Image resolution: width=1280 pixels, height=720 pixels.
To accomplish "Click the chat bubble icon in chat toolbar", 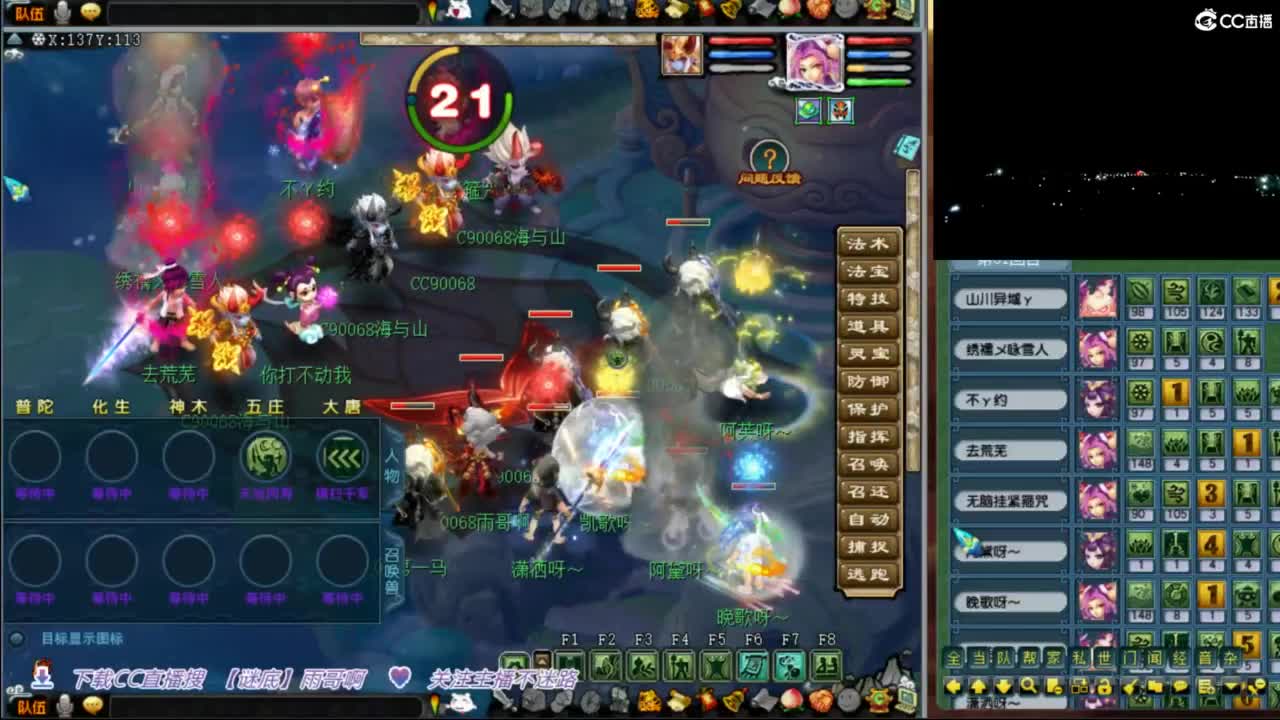I will click(1181, 686).
